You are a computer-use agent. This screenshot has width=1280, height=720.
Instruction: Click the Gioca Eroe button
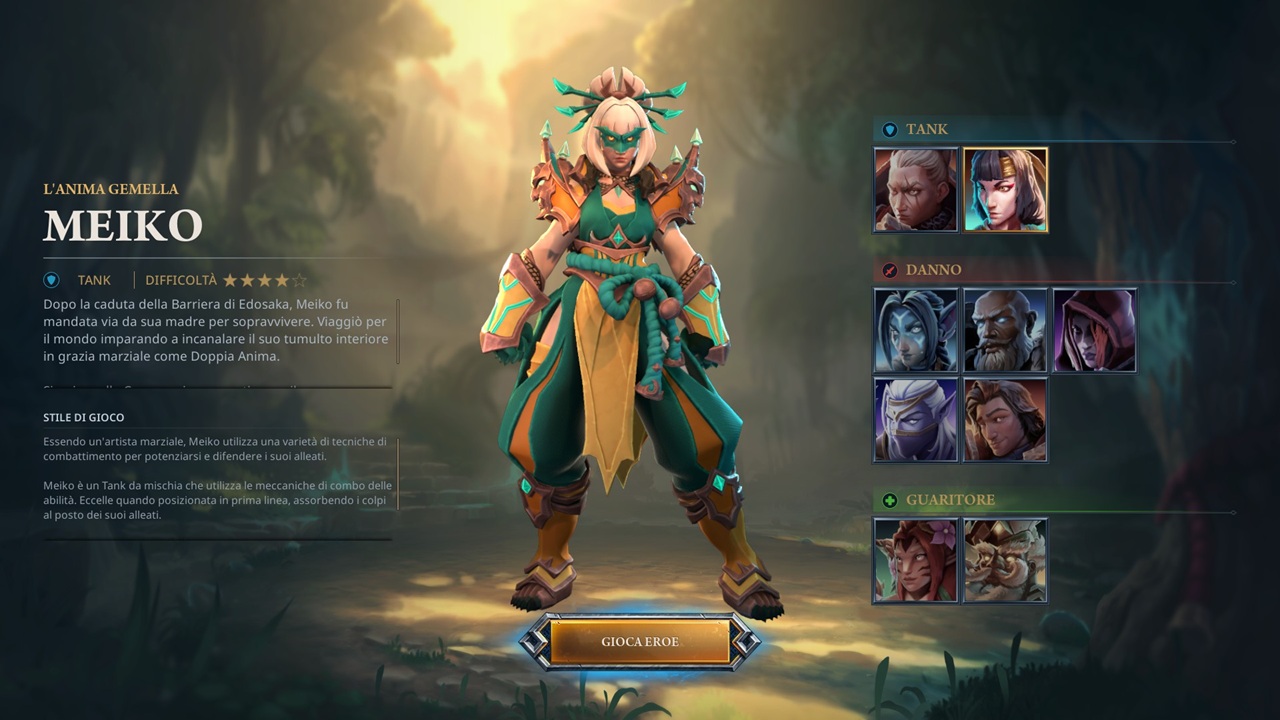[639, 642]
